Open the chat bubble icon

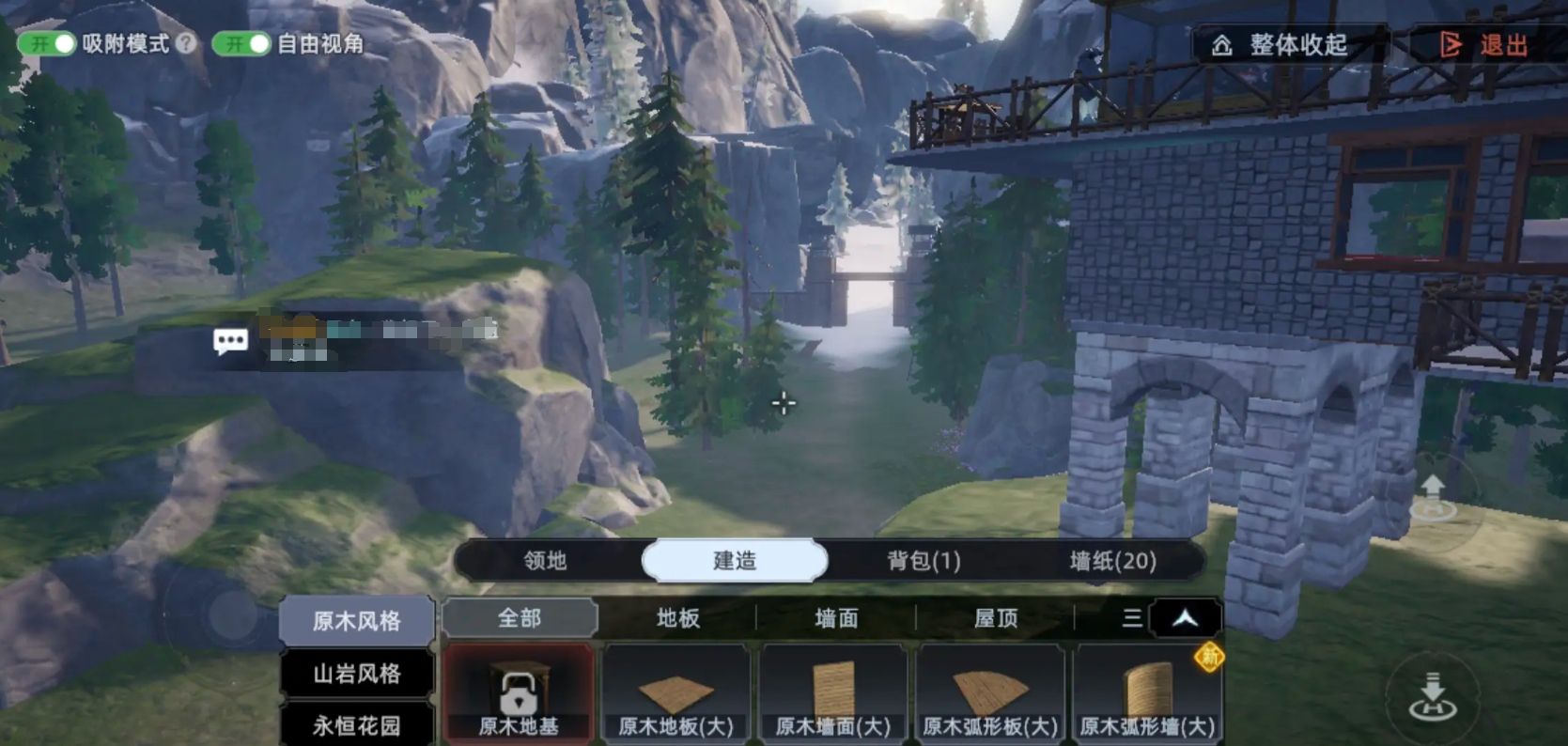coord(230,341)
